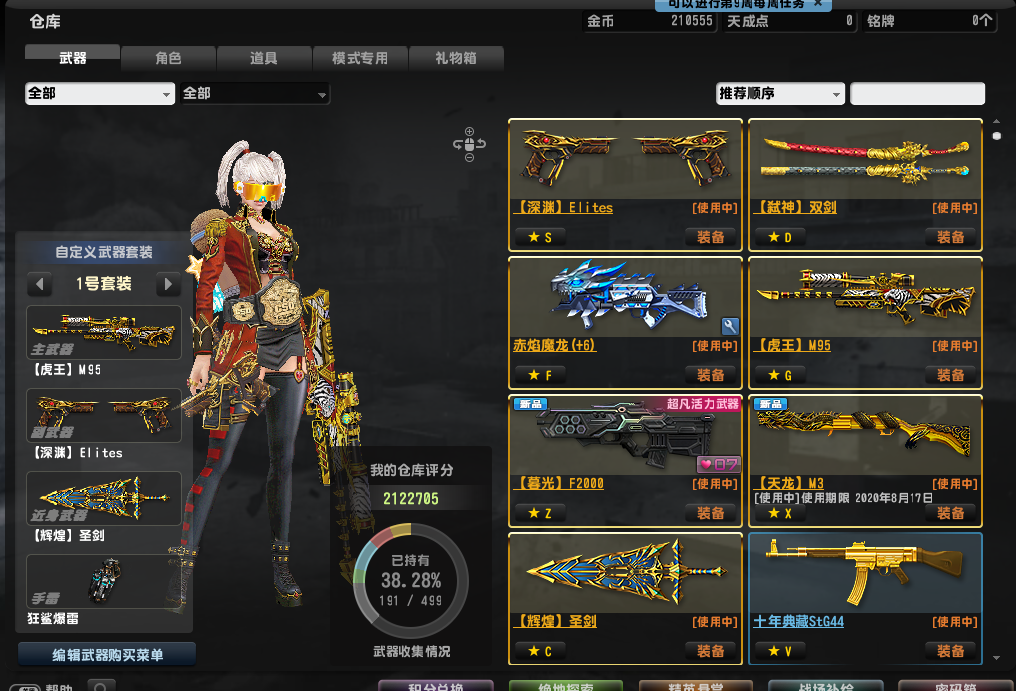Equip the 【天龙】M3 shotgun
Viewport: 1016px width, 691px height.
point(951,513)
